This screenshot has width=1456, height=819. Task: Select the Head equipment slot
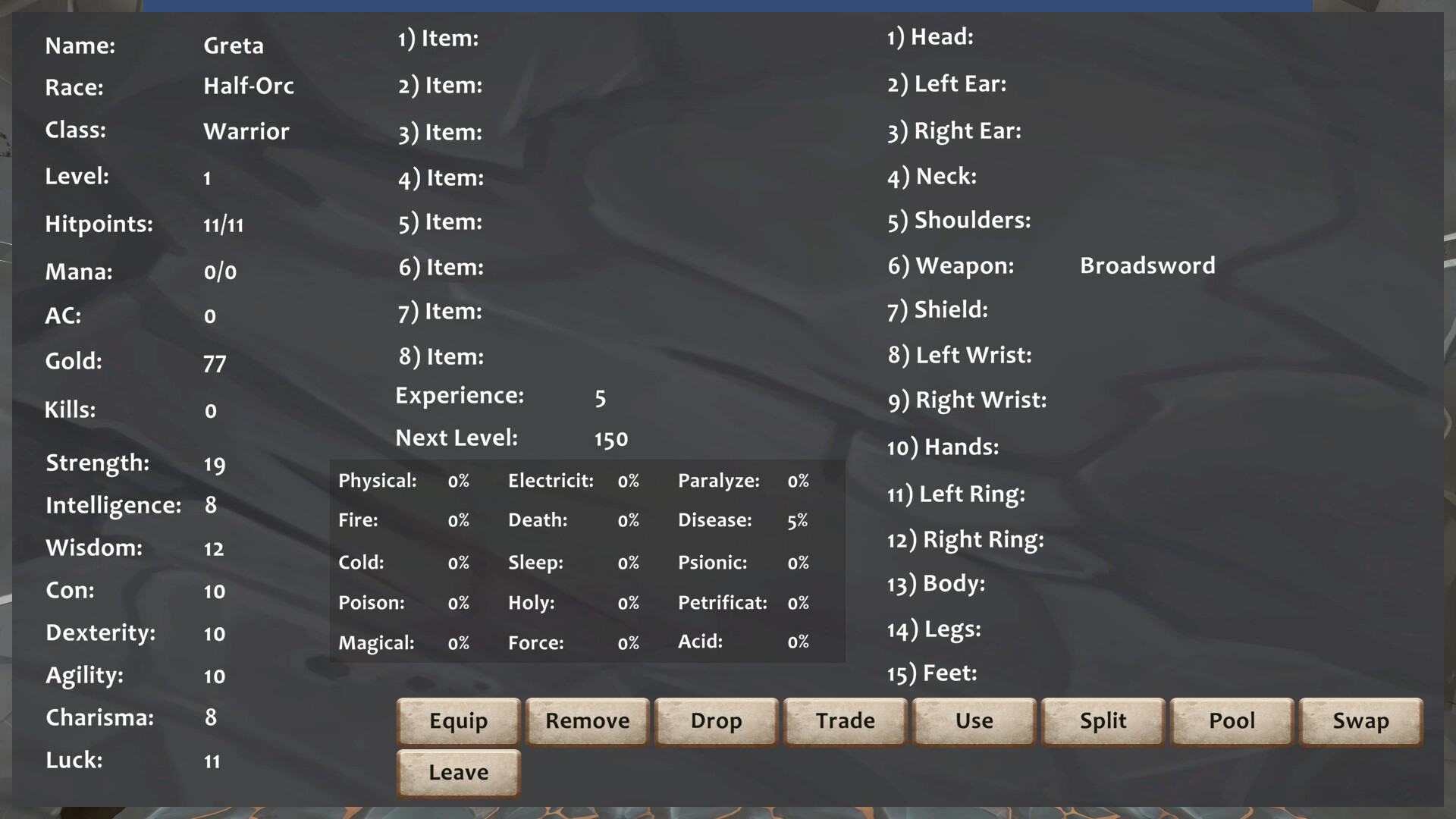coord(930,36)
